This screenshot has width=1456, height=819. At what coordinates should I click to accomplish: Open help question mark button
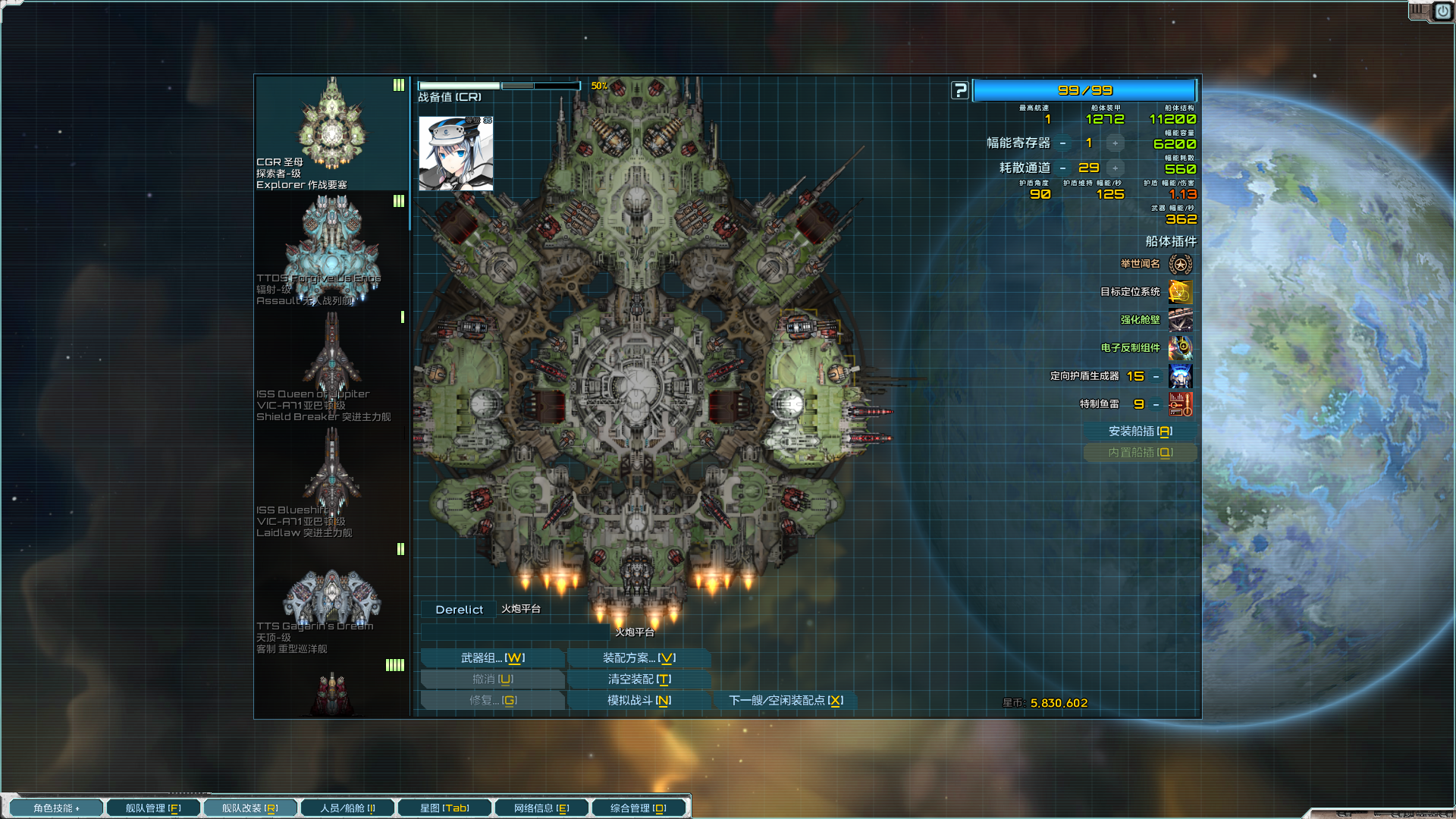(960, 91)
